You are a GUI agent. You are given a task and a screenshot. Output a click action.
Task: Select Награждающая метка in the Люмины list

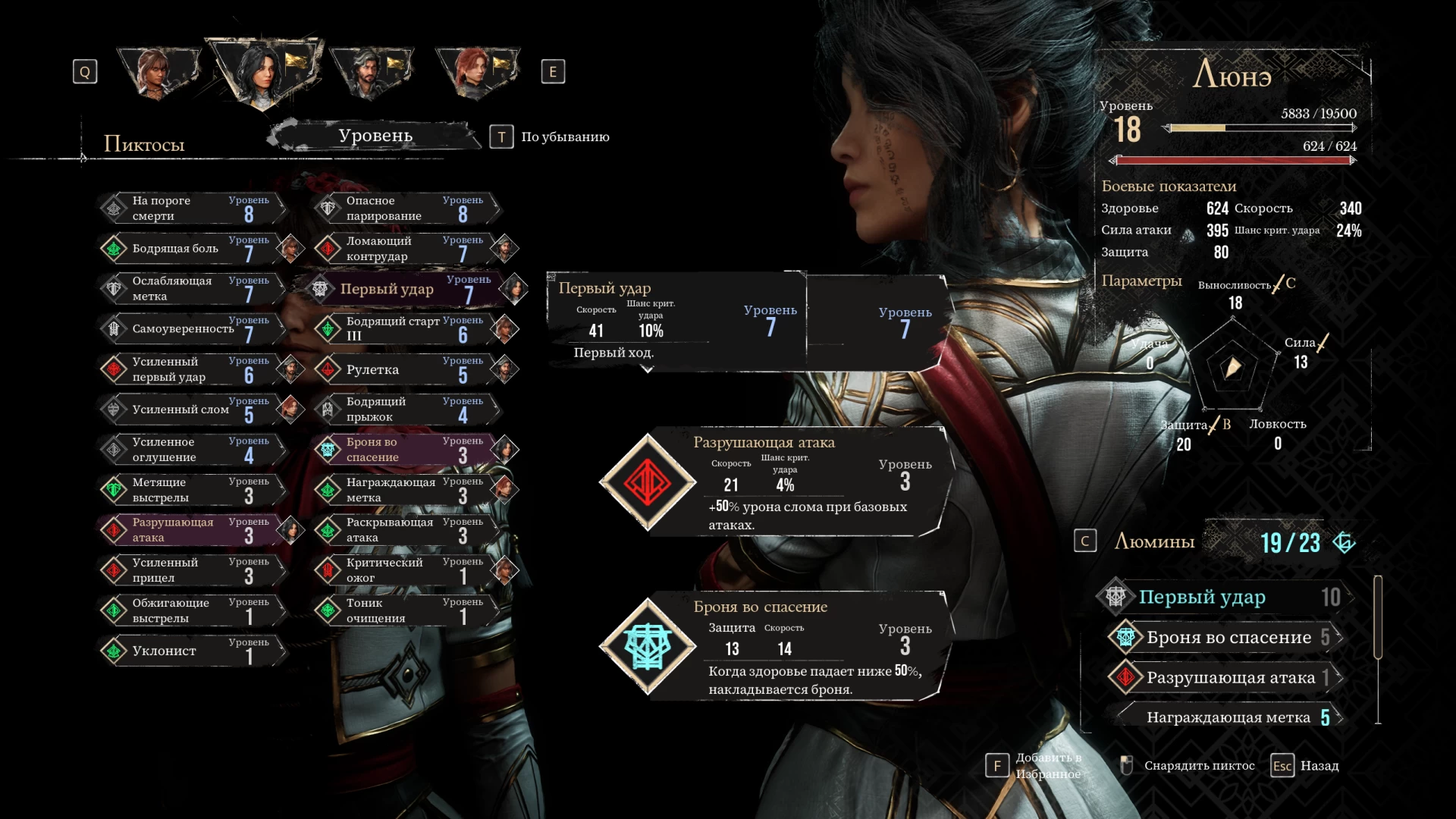coord(1227,717)
